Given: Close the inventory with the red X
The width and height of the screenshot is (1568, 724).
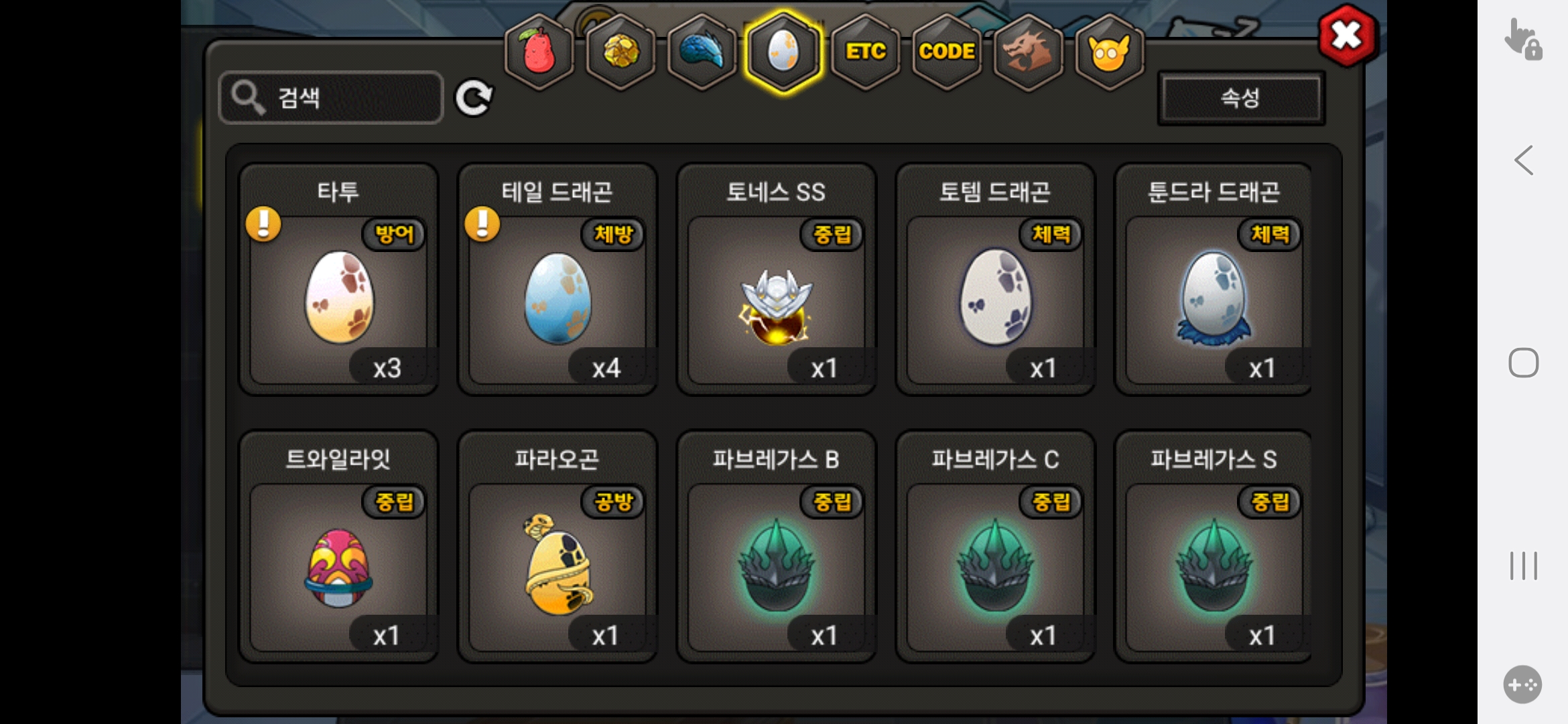Looking at the screenshot, I should pos(1347,35).
